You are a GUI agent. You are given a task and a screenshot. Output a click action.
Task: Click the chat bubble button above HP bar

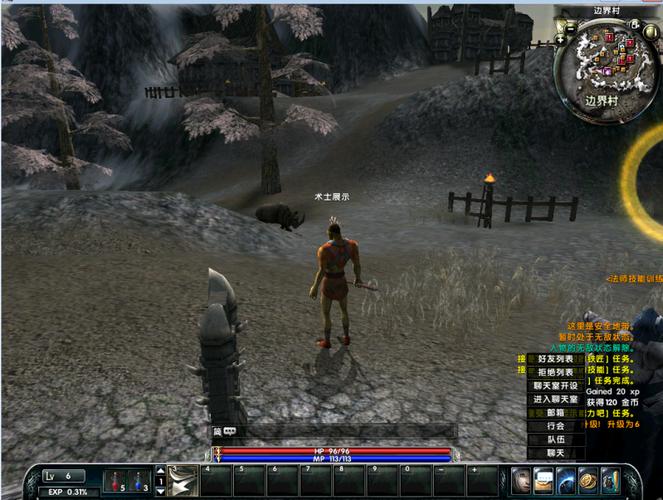tap(229, 431)
